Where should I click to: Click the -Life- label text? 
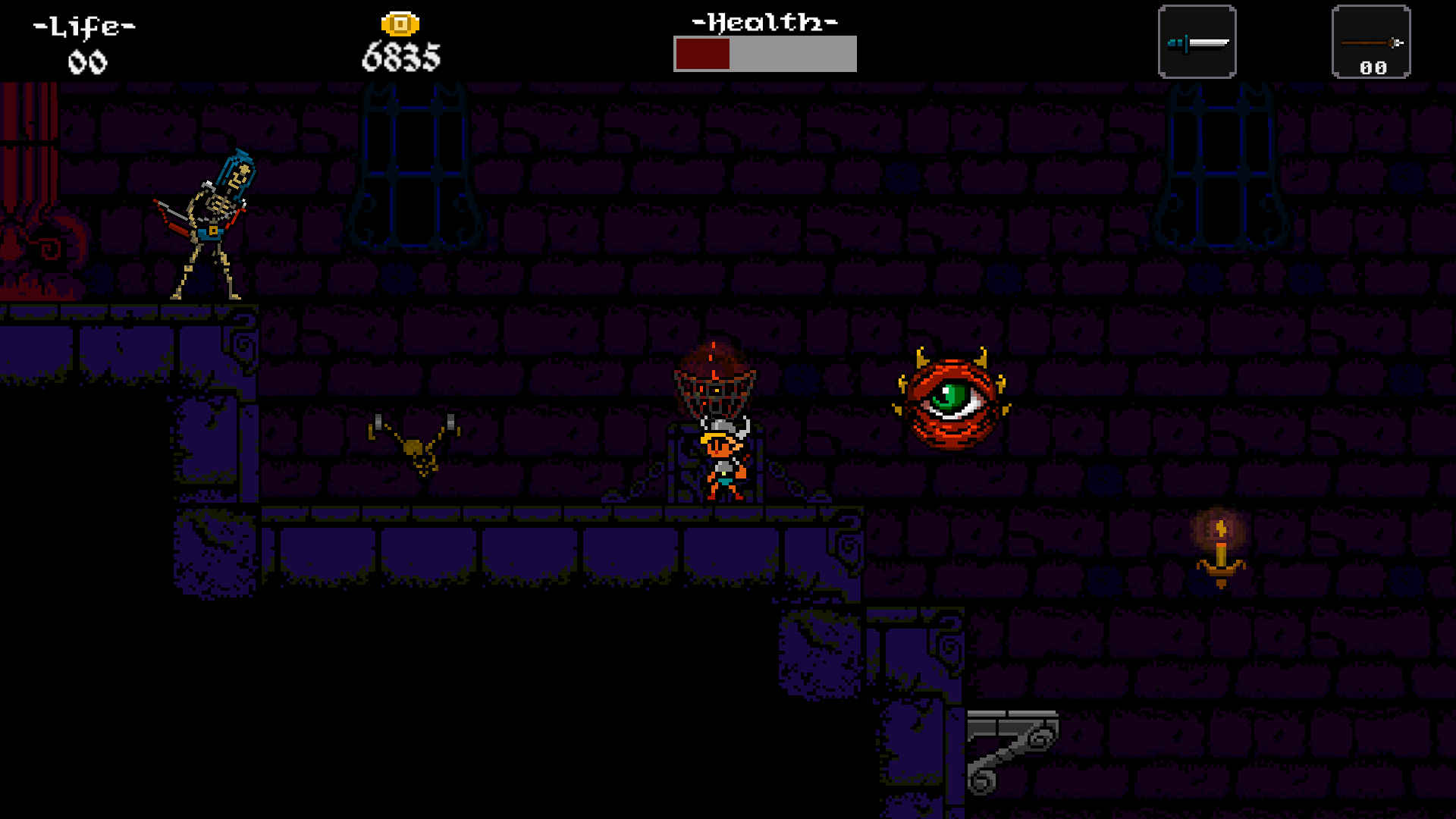pyautogui.click(x=83, y=24)
